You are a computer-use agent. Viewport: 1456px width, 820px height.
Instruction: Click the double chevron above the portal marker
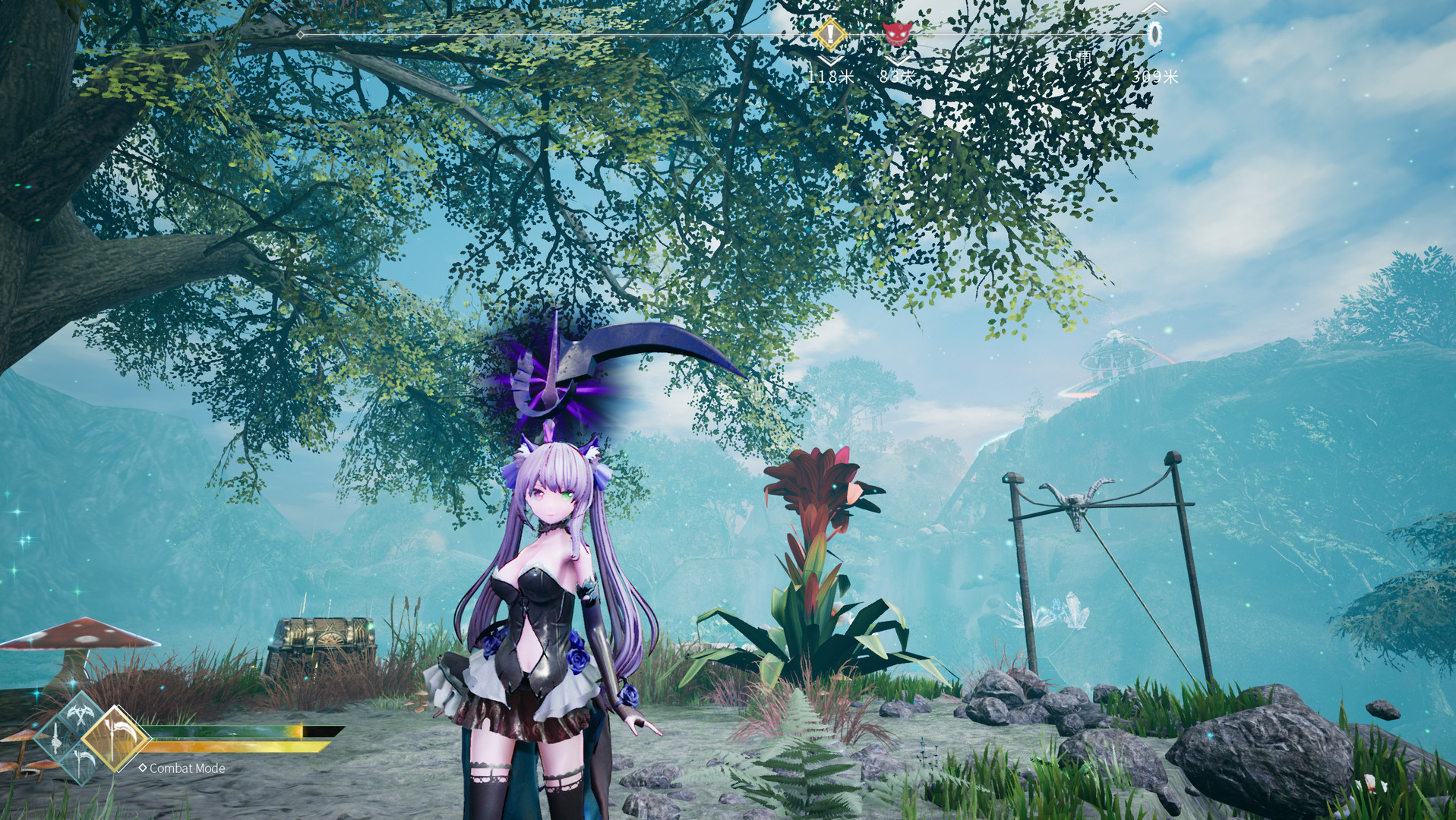1155,10
